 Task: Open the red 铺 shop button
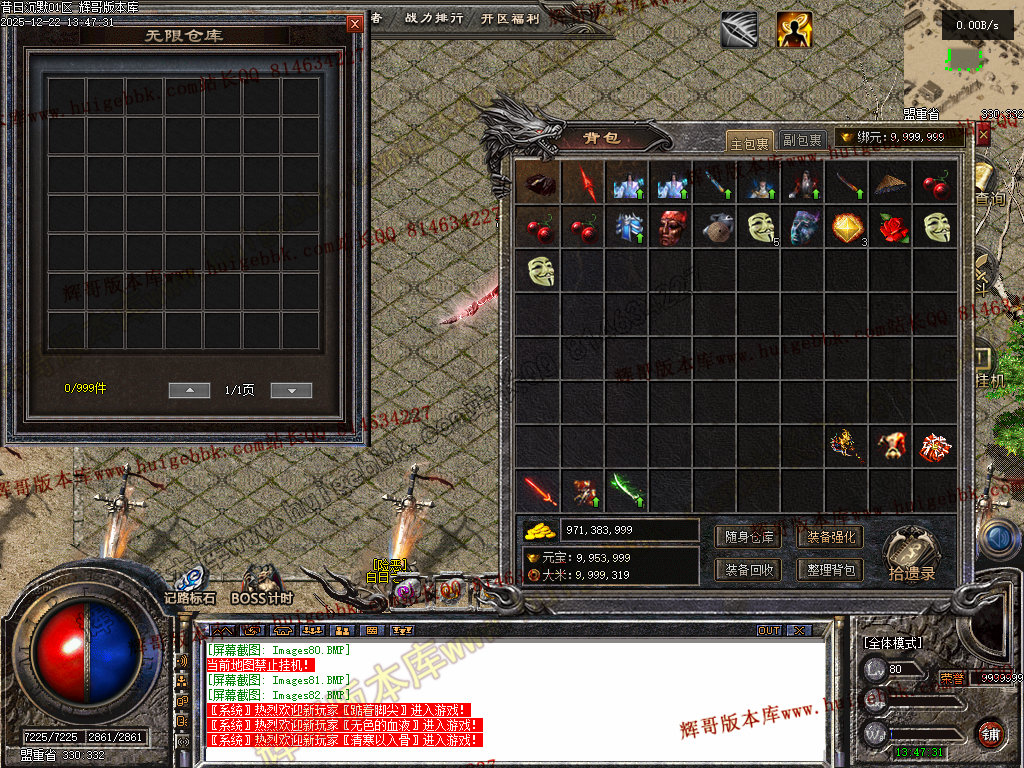pos(990,731)
